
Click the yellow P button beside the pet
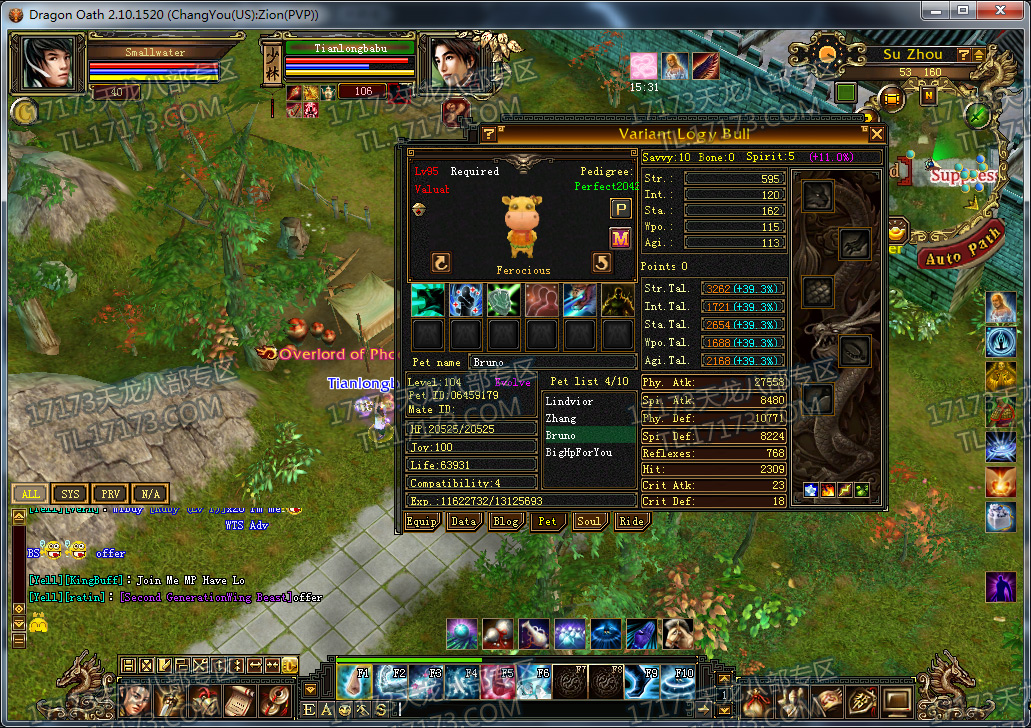pyautogui.click(x=621, y=208)
